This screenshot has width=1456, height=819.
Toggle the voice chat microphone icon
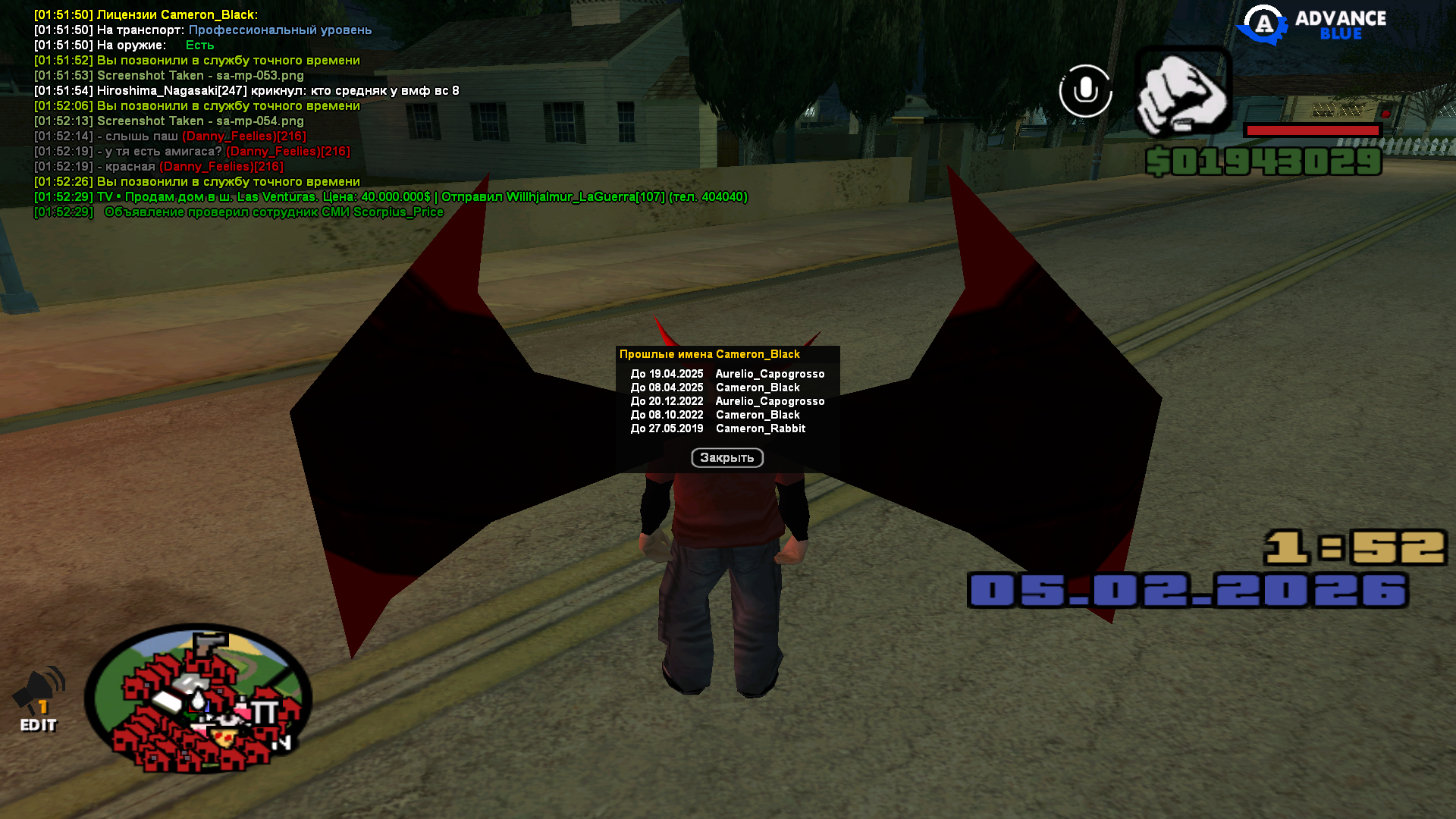click(x=1085, y=91)
